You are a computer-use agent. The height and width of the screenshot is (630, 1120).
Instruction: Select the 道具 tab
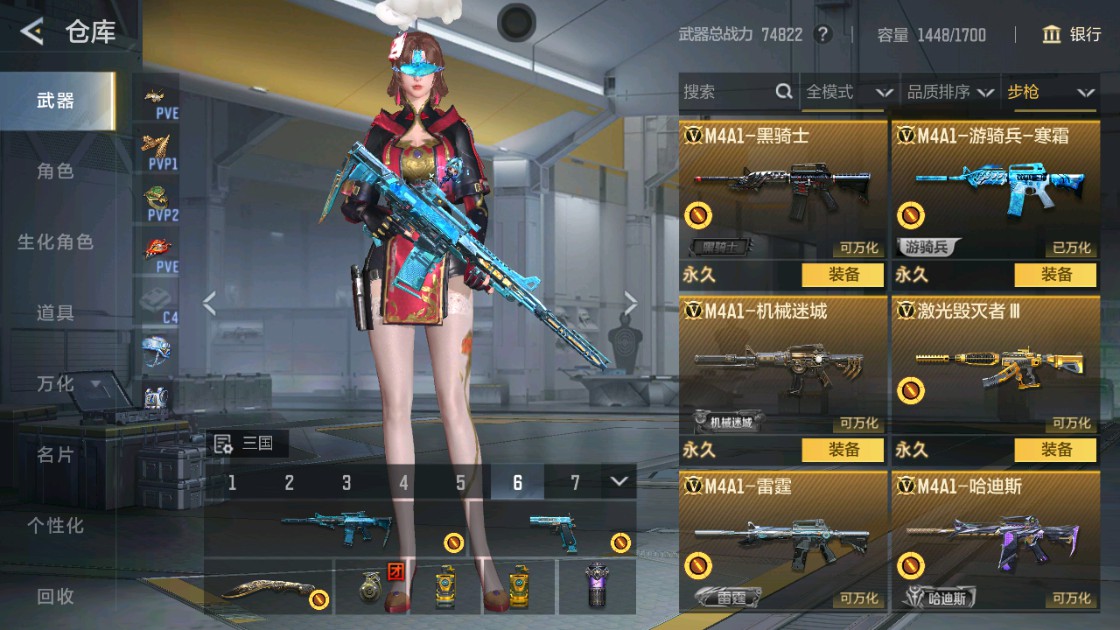56,313
